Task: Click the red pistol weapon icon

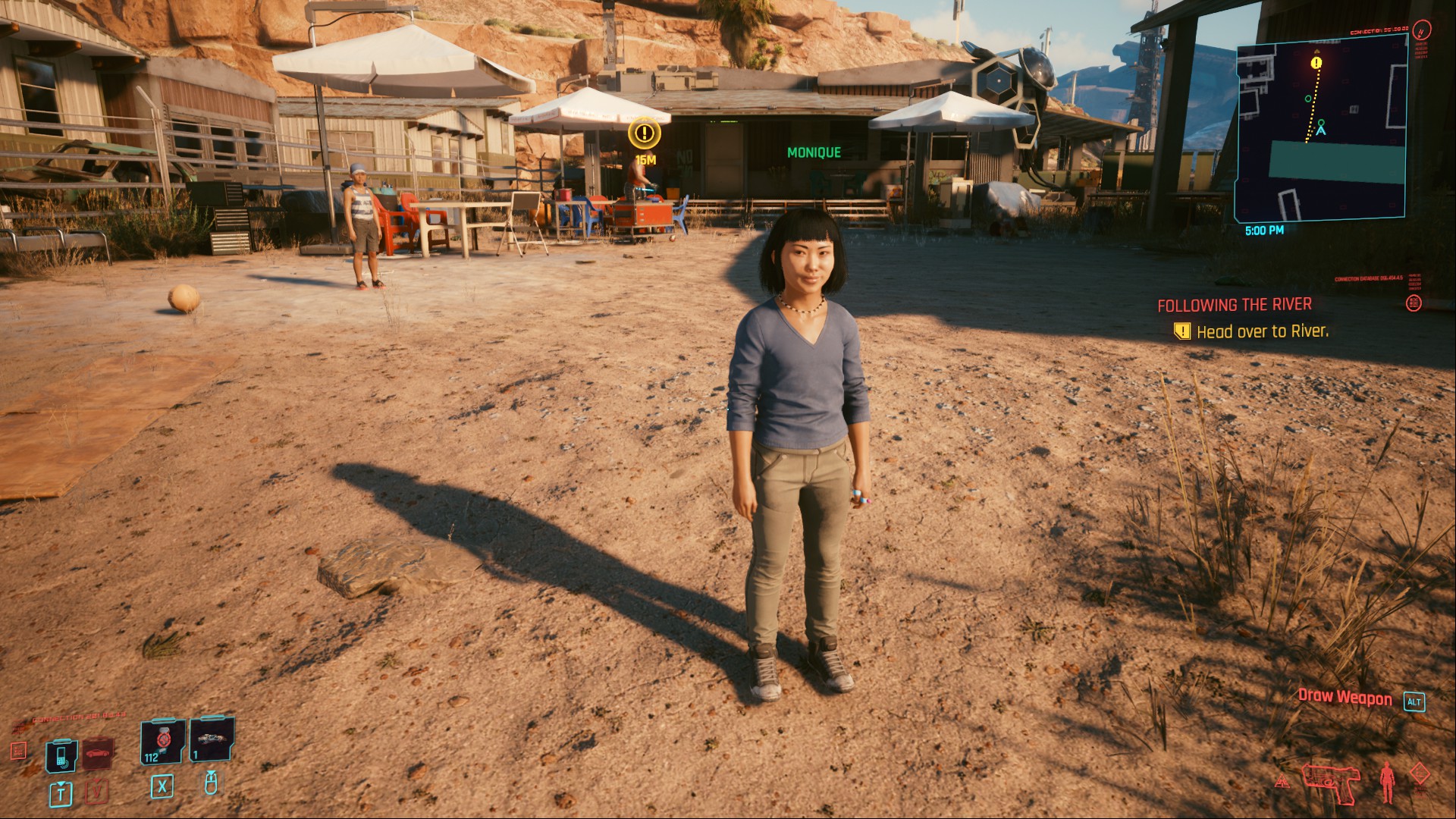Action: coord(1331,782)
